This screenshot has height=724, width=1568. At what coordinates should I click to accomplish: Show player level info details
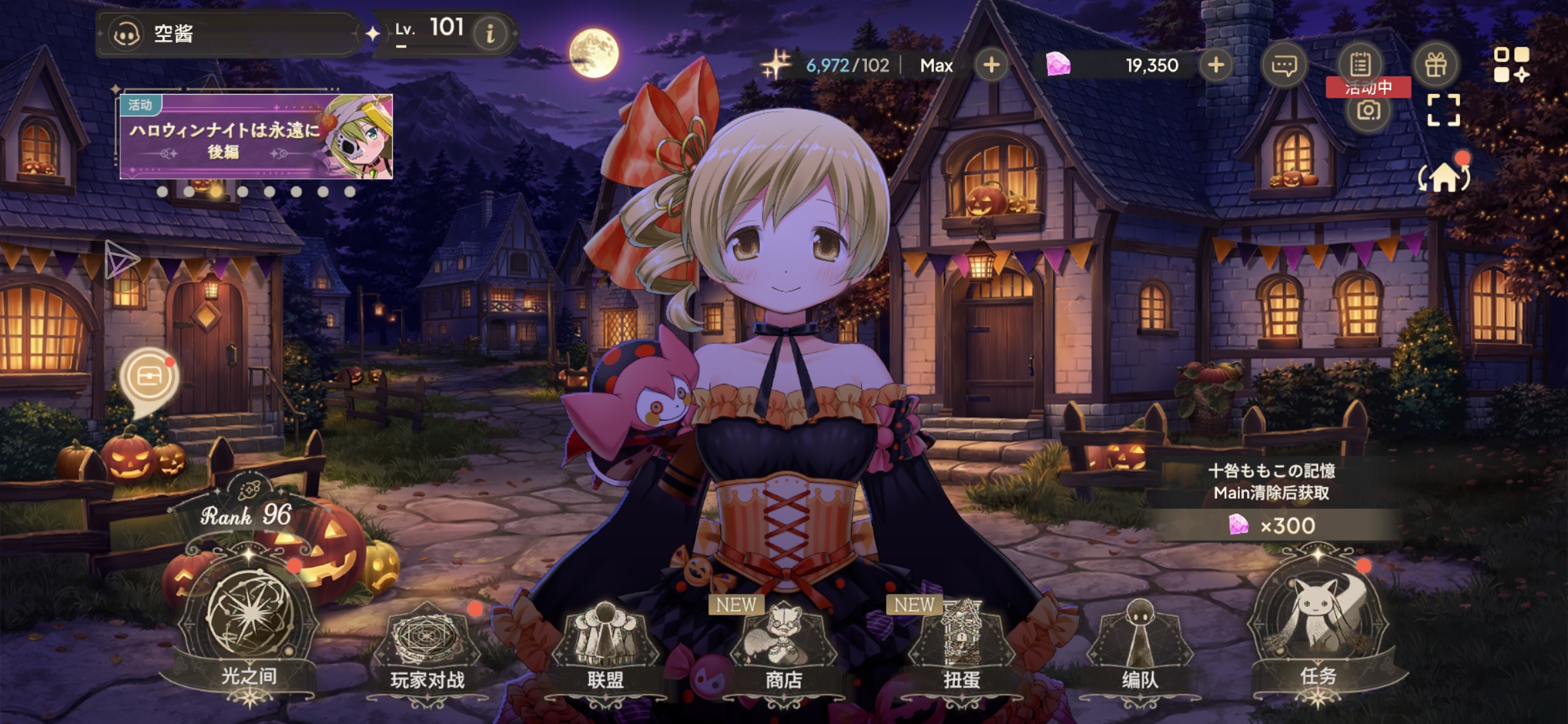pos(491,33)
